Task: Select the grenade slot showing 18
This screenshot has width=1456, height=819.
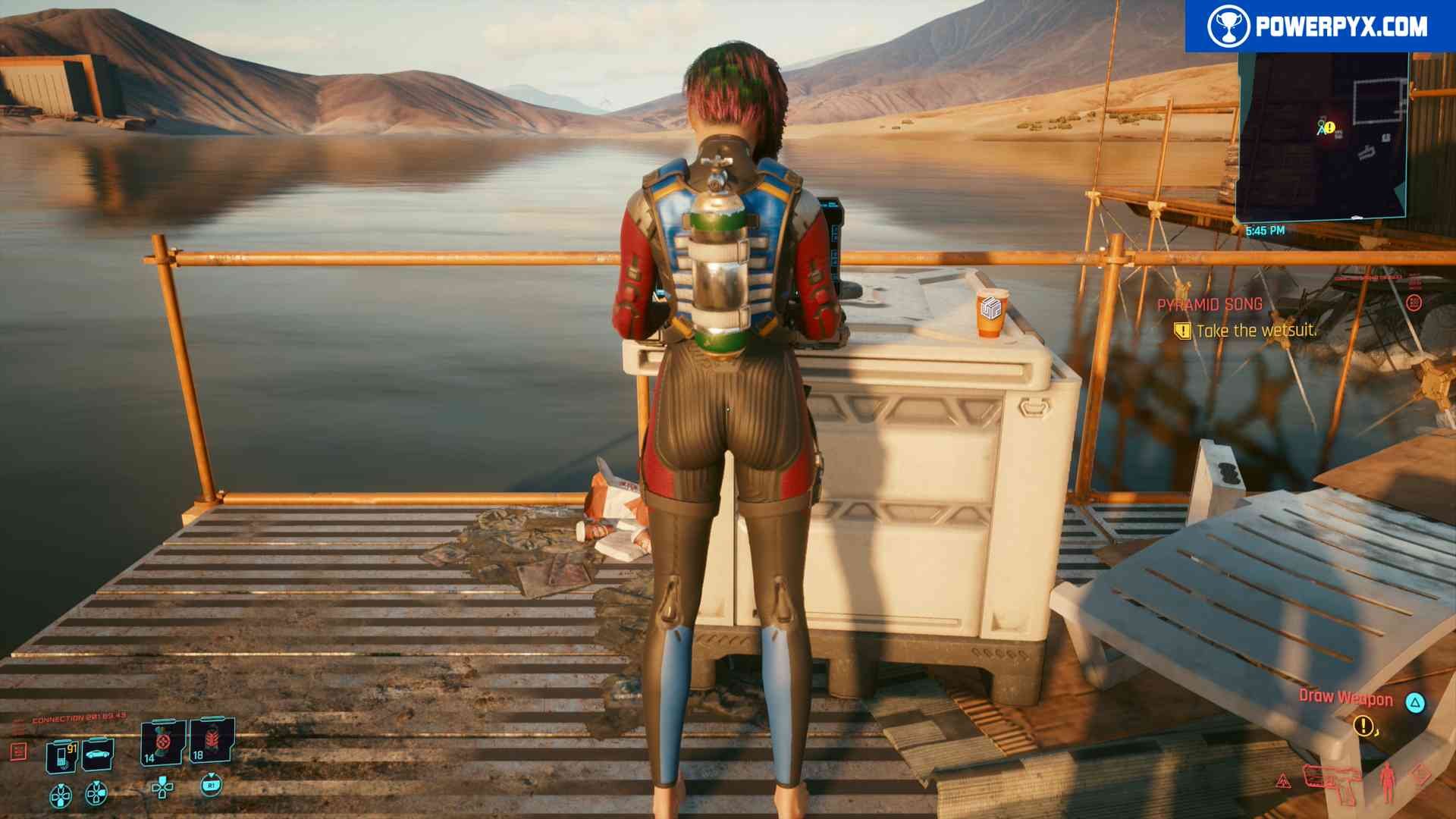Action: tap(211, 740)
